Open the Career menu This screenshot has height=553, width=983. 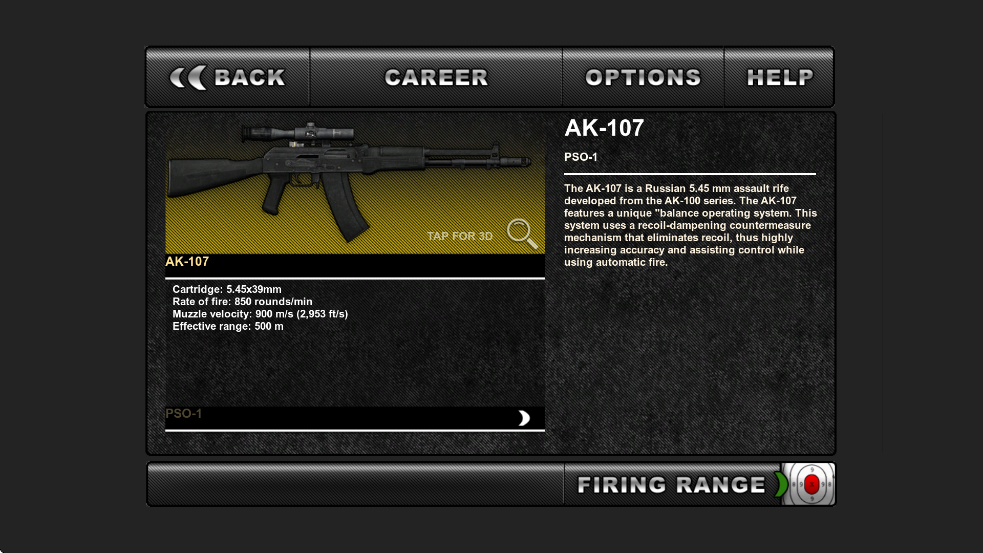click(436, 78)
